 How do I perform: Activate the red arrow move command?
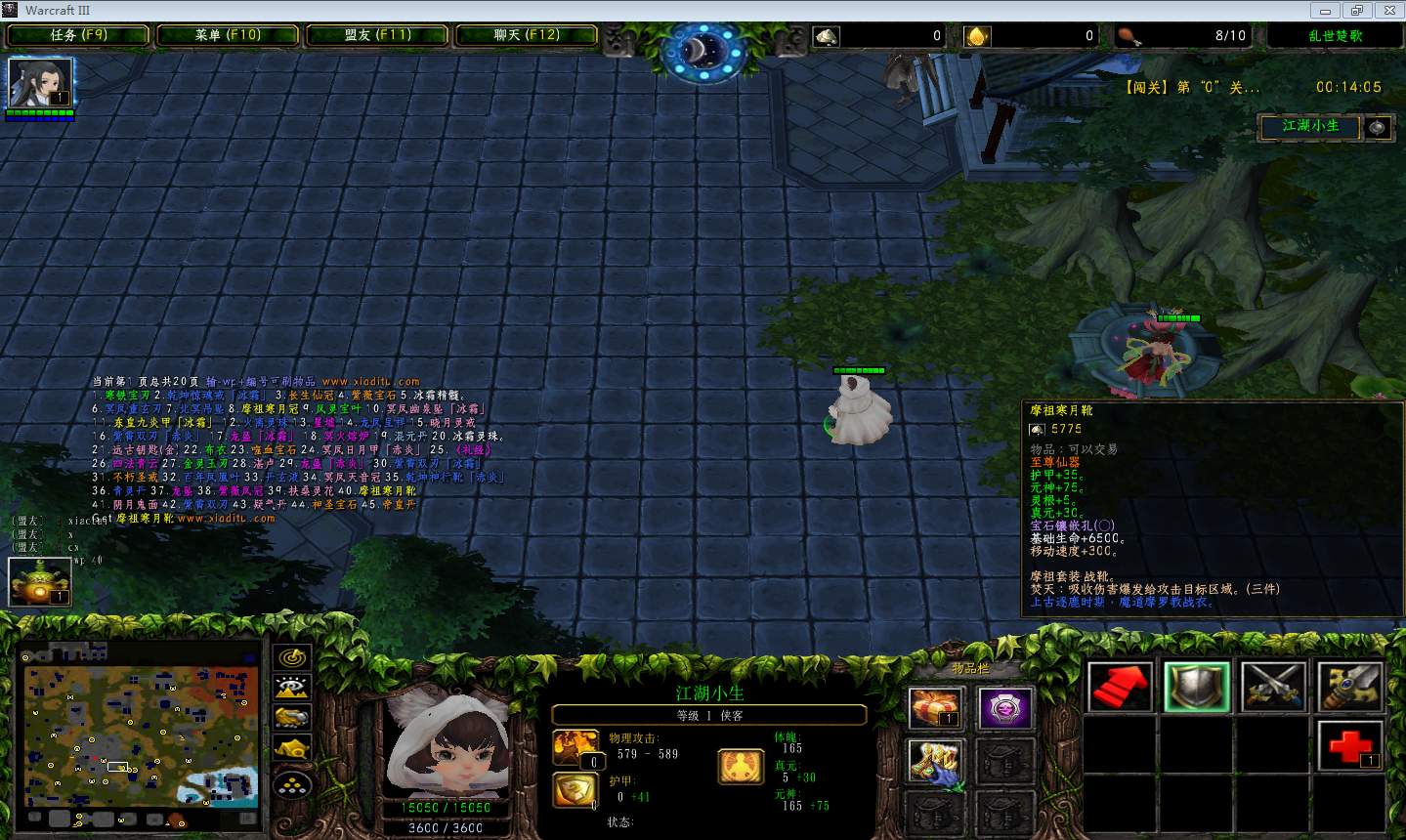coord(1121,687)
